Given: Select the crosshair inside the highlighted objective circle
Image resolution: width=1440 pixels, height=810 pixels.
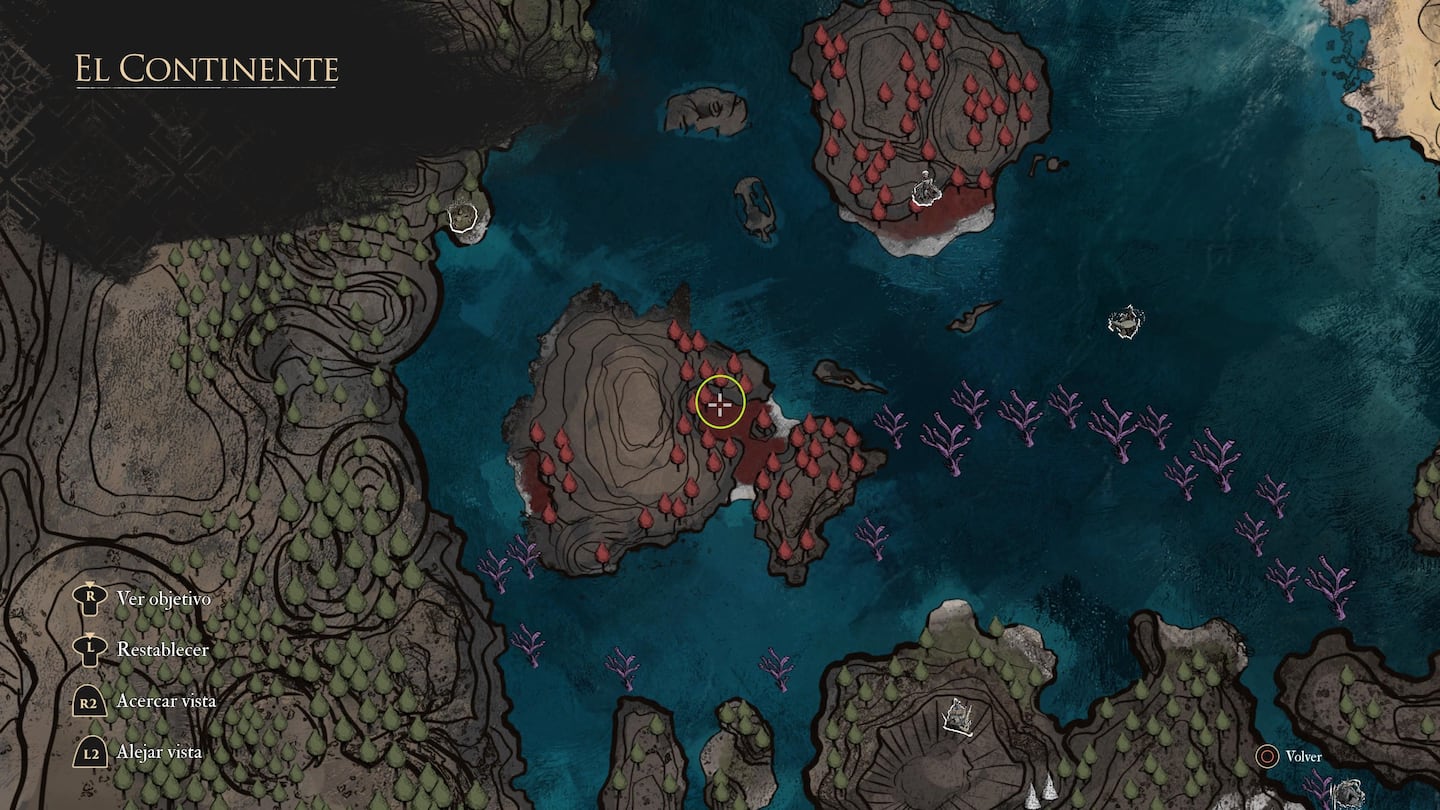Looking at the screenshot, I should [720, 403].
